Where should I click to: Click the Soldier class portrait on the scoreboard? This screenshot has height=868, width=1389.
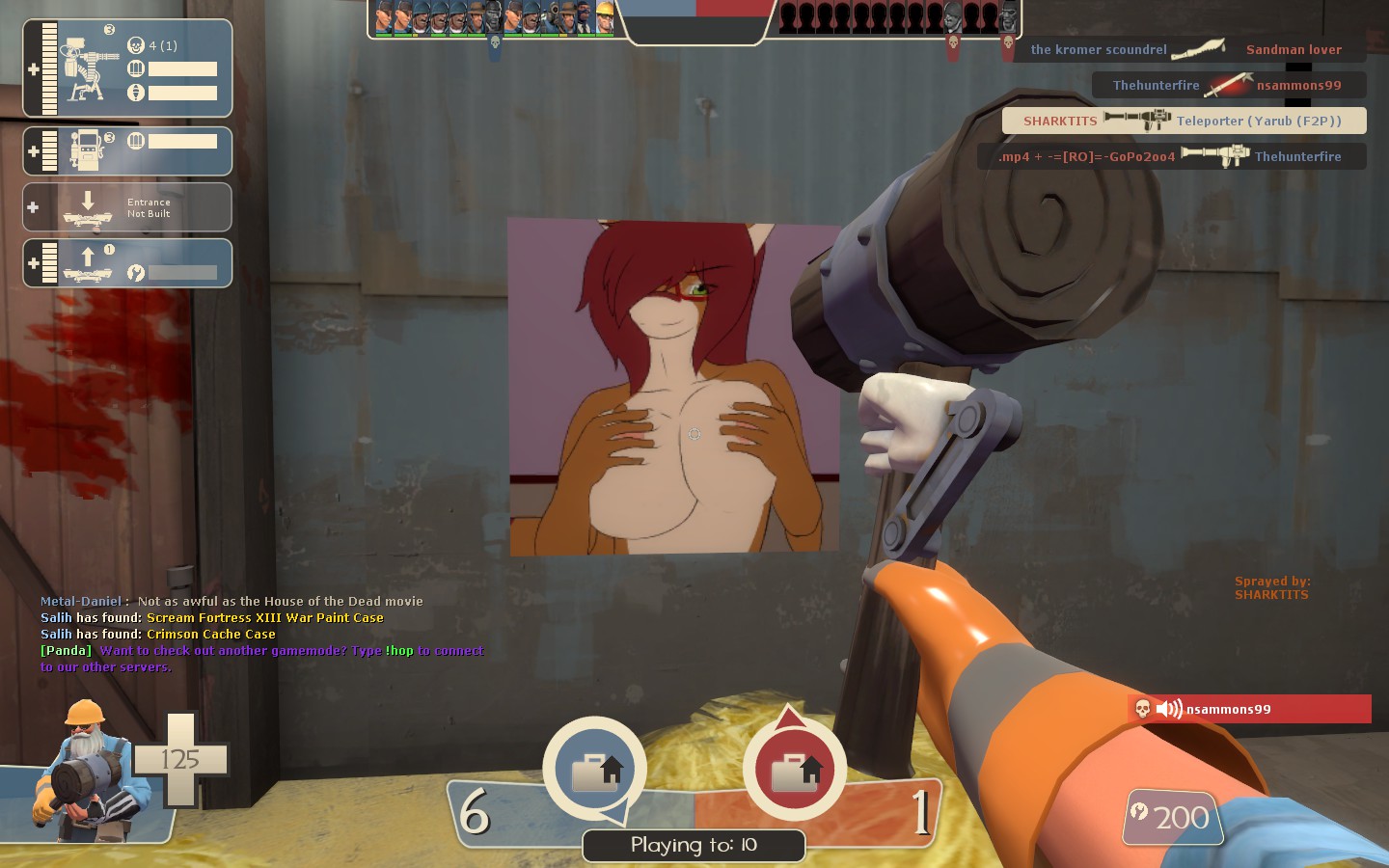pos(420,17)
